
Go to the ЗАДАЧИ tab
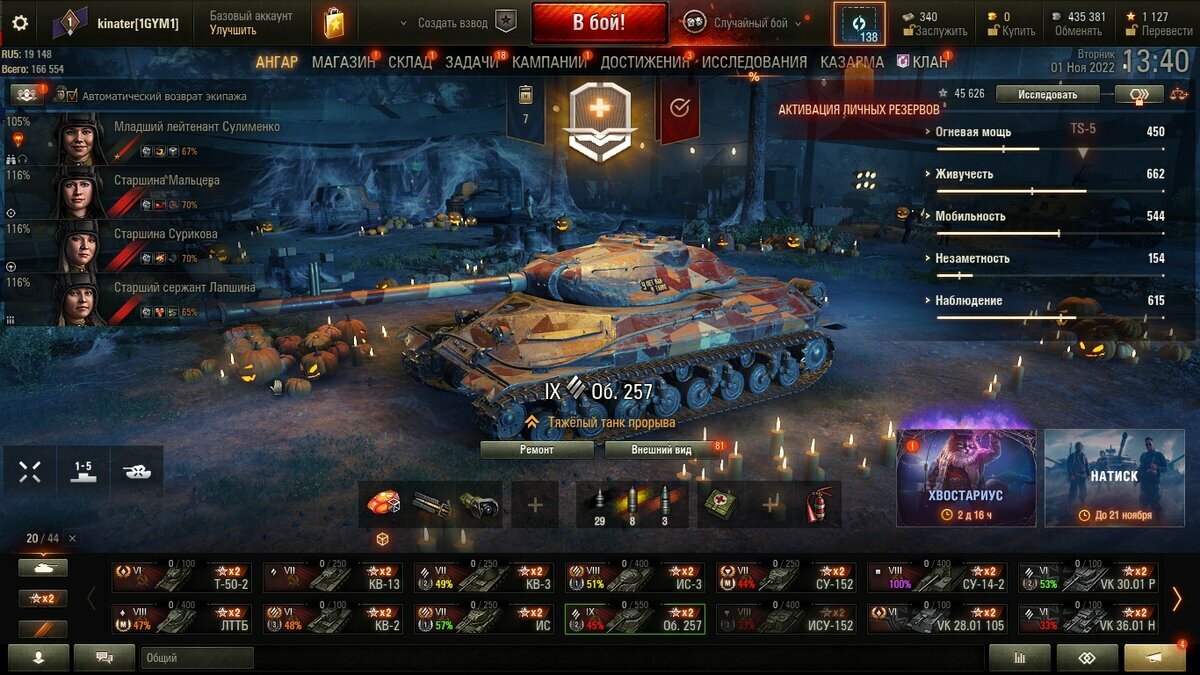[x=471, y=62]
